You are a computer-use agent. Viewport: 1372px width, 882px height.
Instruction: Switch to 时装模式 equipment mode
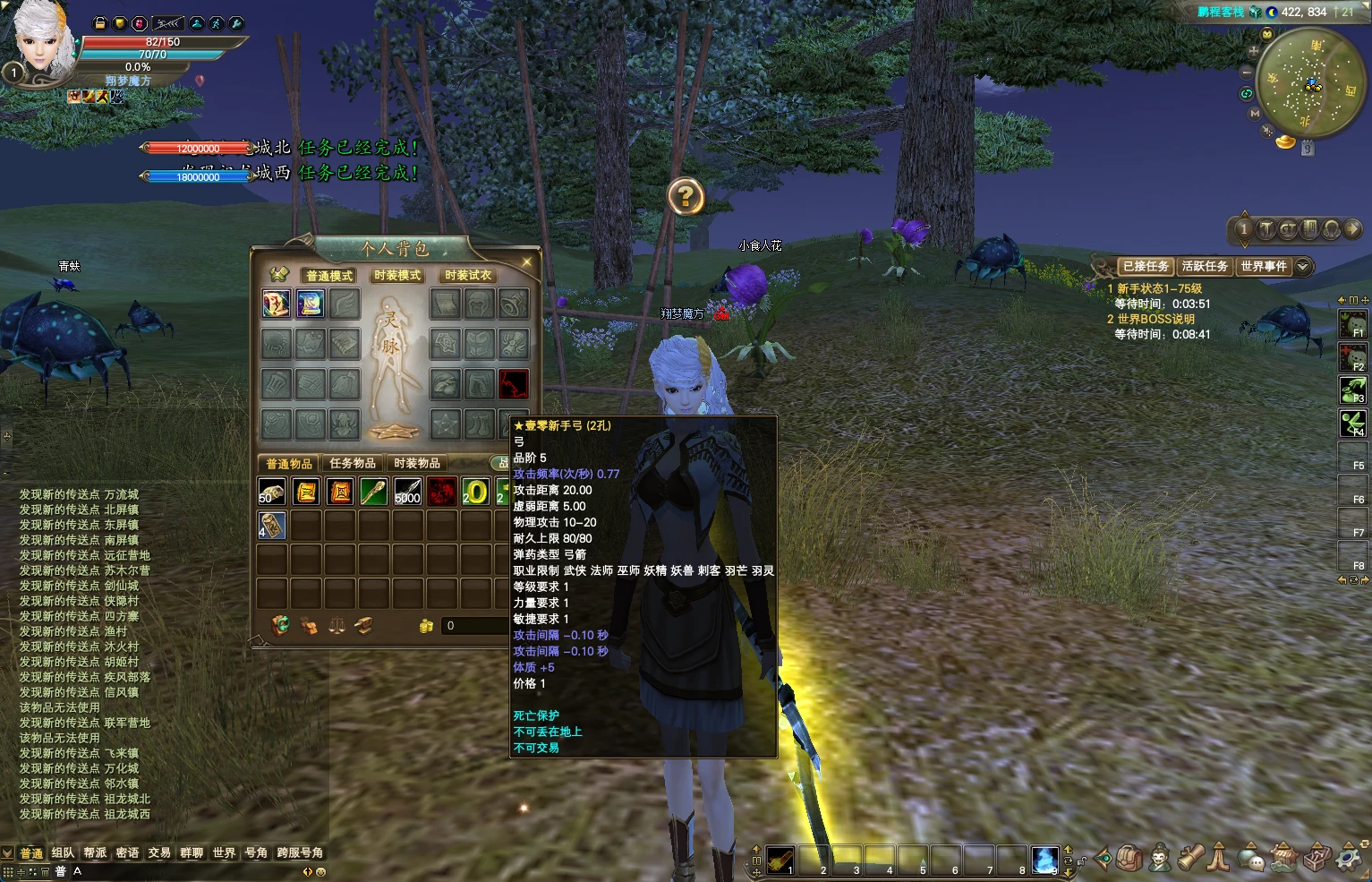397,276
